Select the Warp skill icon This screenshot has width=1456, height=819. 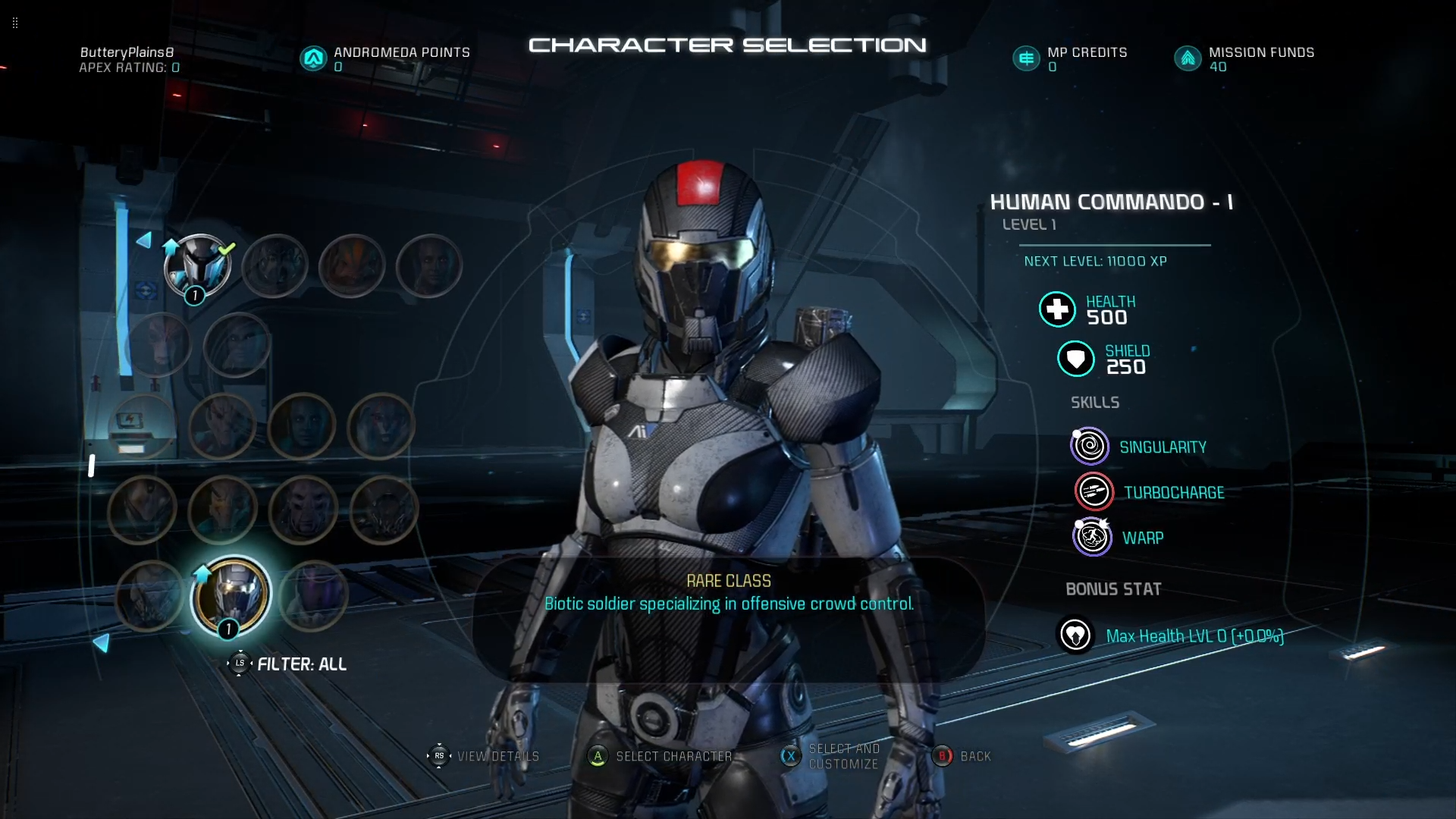pos(1092,538)
